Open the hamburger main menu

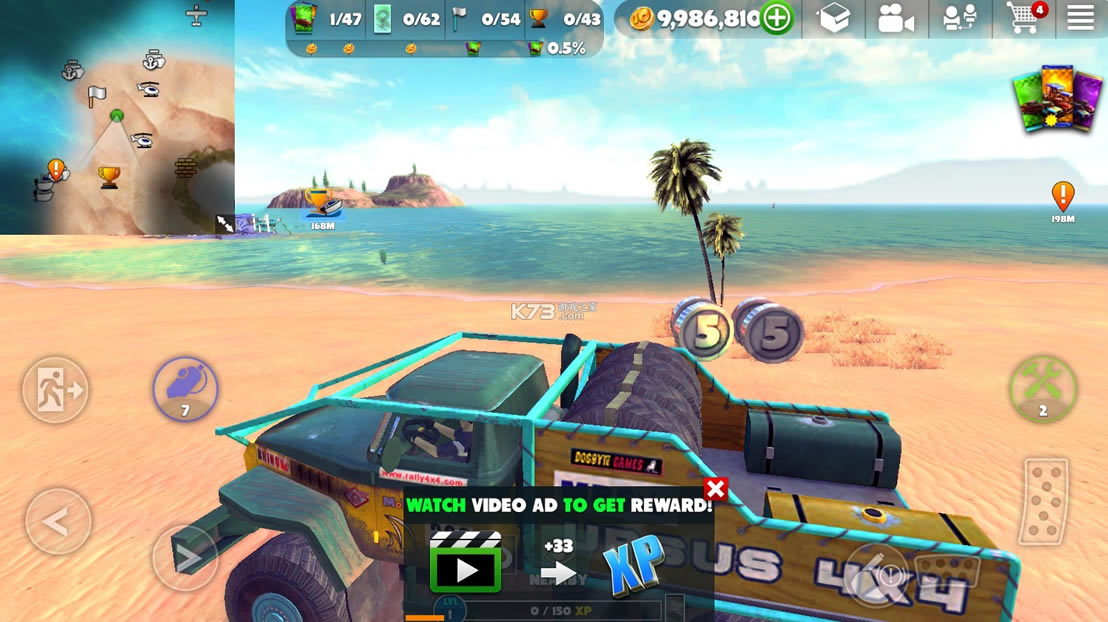(x=1080, y=18)
